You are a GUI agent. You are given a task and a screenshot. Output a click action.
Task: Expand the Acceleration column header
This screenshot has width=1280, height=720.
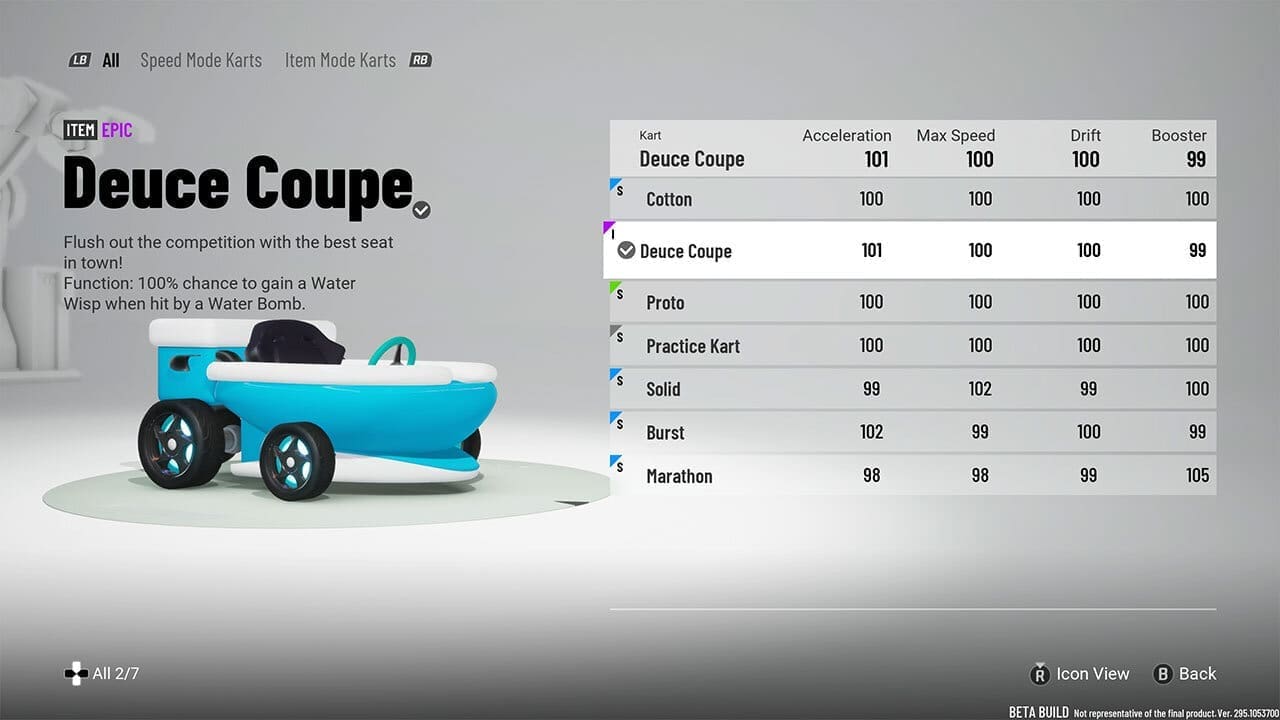[x=847, y=135]
